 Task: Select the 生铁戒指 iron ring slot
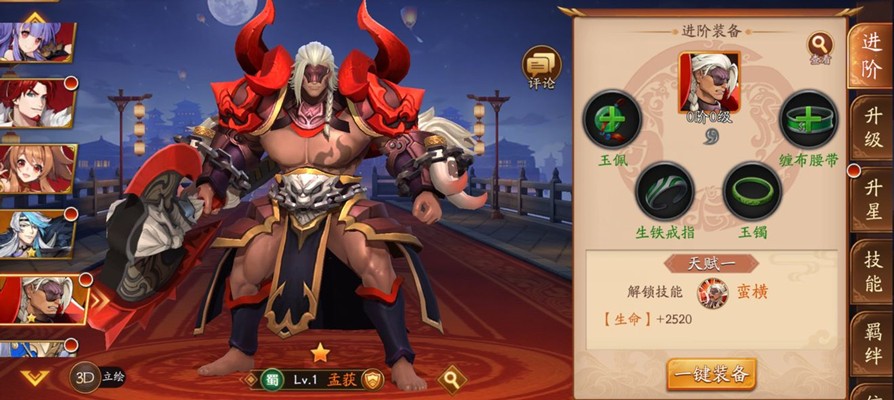pyautogui.click(x=664, y=190)
